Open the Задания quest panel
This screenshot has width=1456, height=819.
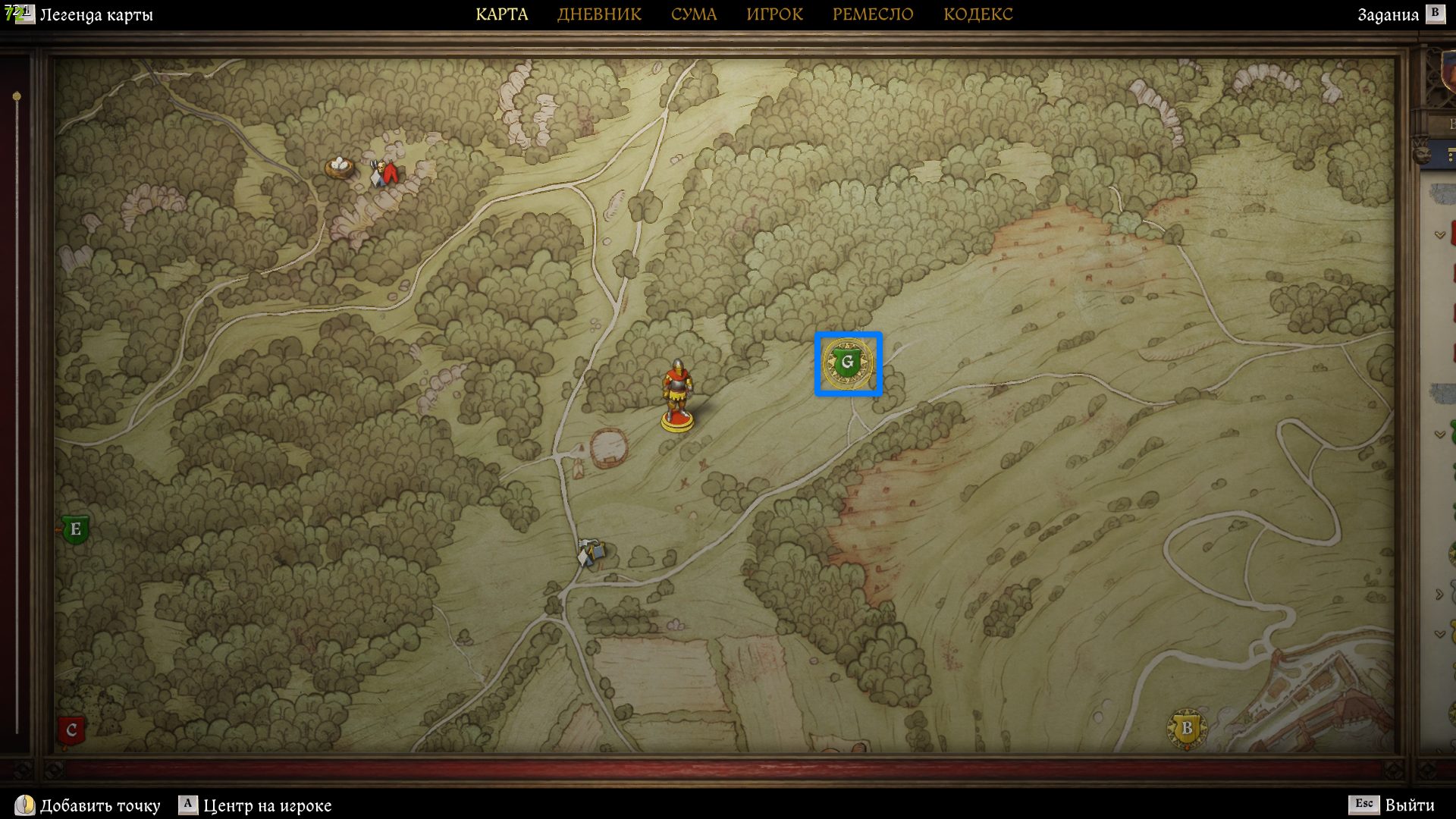pos(1388,15)
